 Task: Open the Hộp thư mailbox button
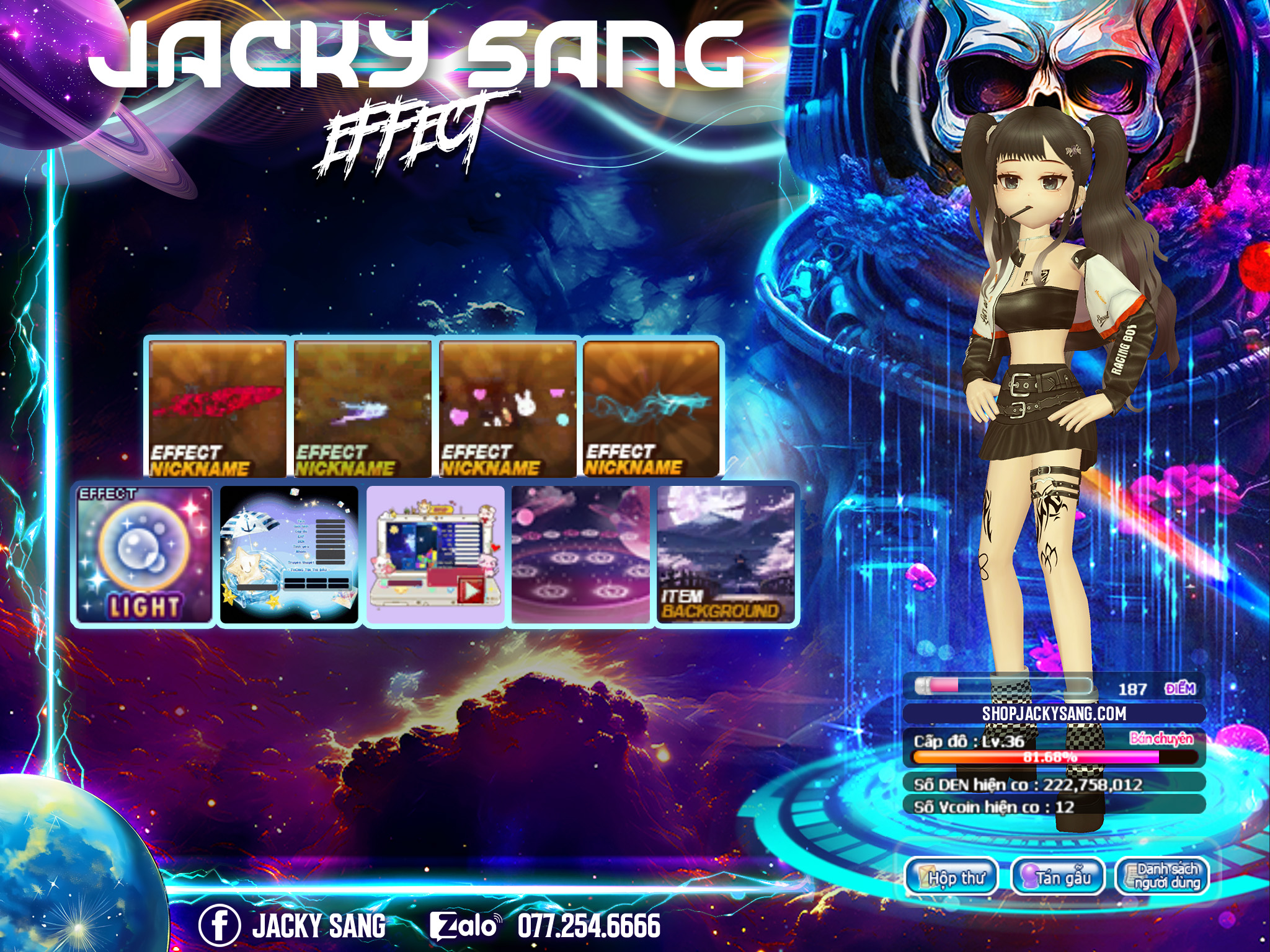(952, 876)
